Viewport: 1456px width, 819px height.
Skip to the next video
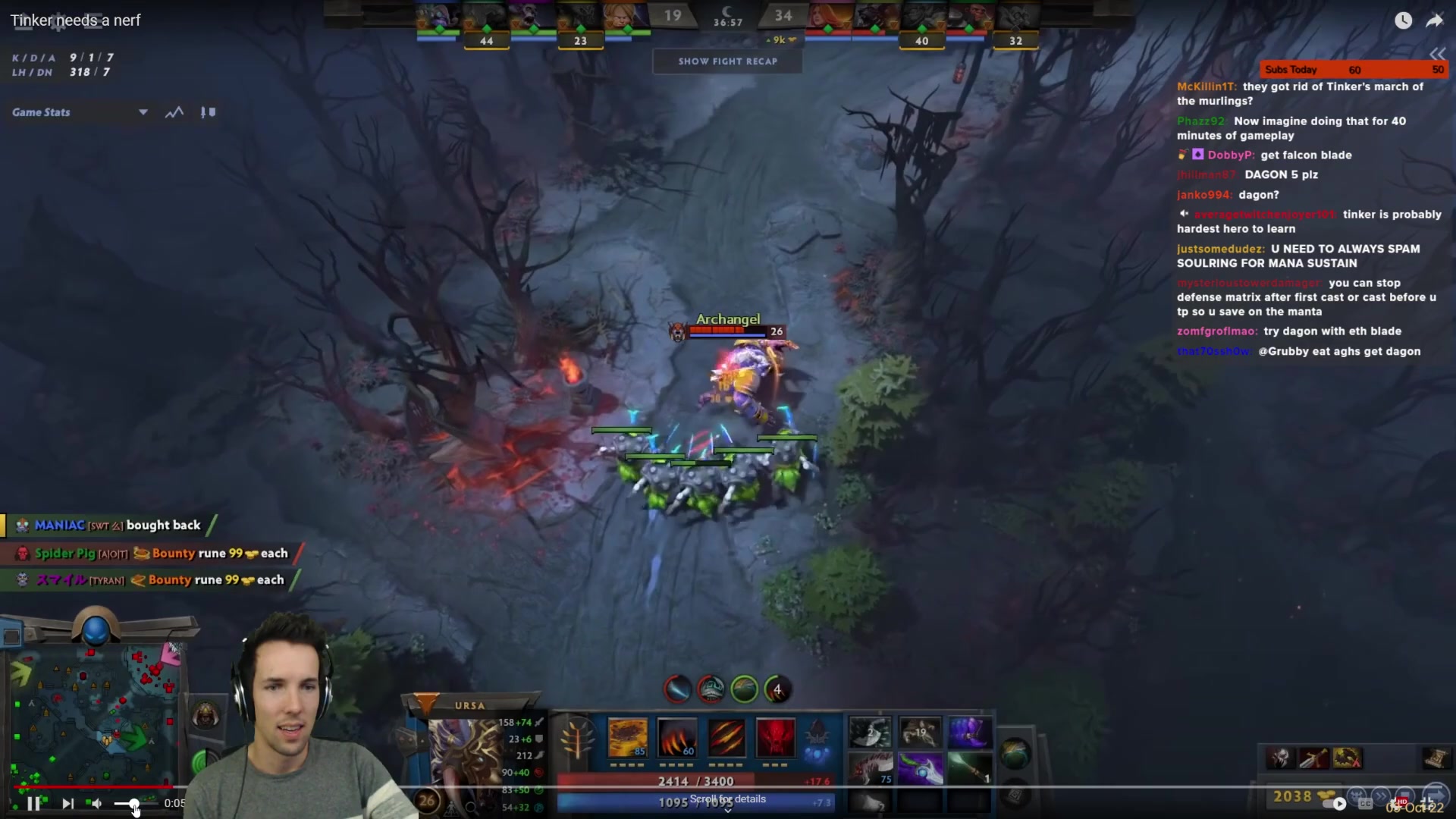click(67, 804)
